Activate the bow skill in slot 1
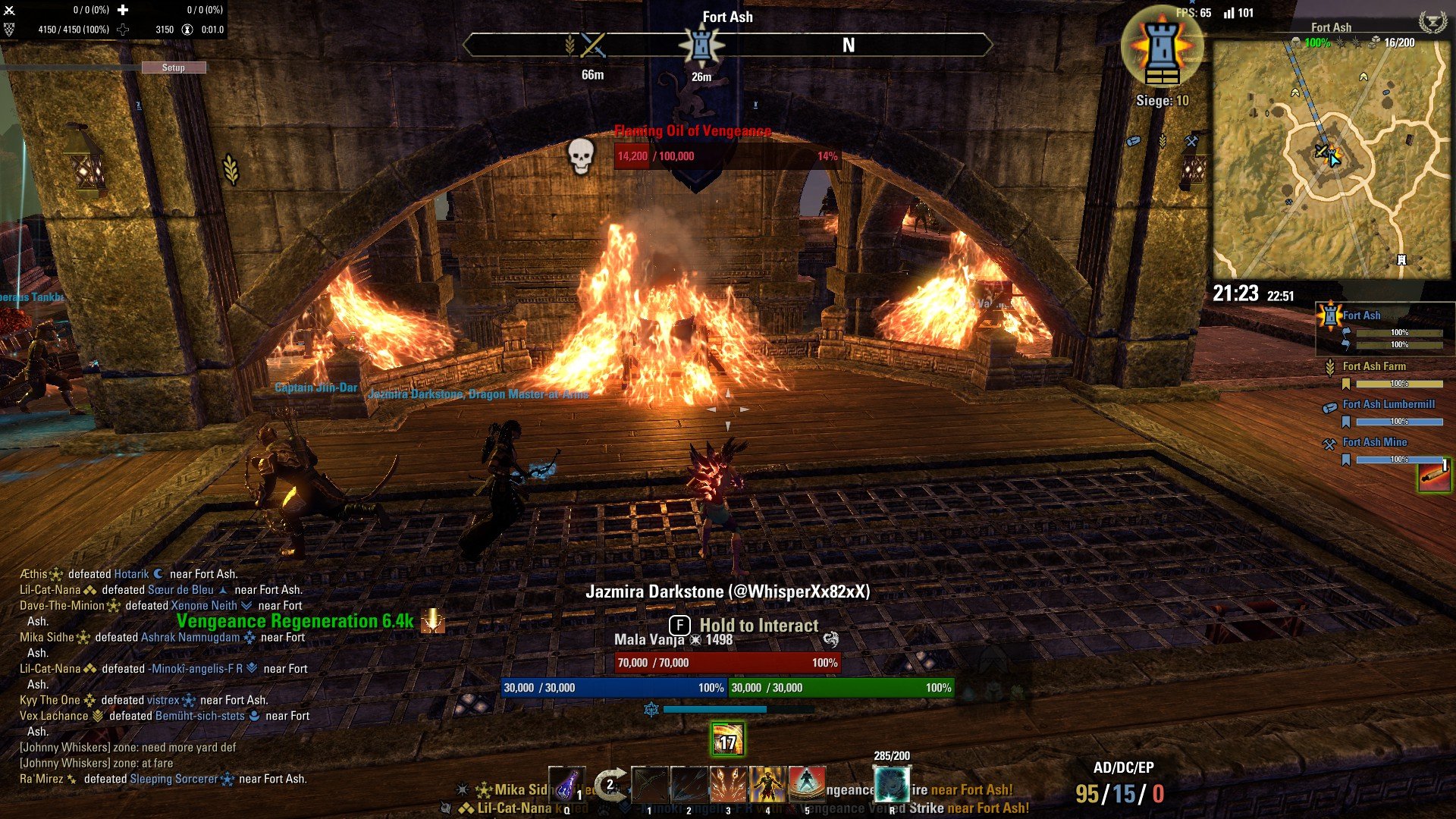Viewport: 1456px width, 819px height. click(x=650, y=785)
